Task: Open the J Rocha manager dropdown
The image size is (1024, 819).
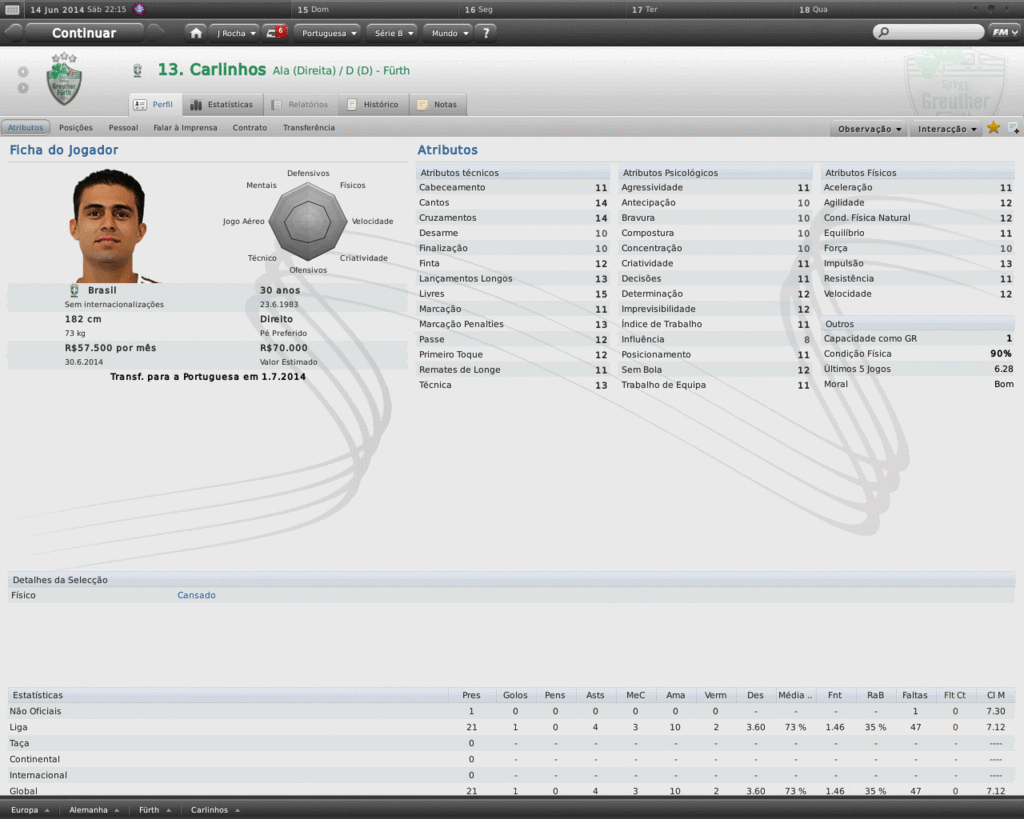Action: tap(235, 33)
